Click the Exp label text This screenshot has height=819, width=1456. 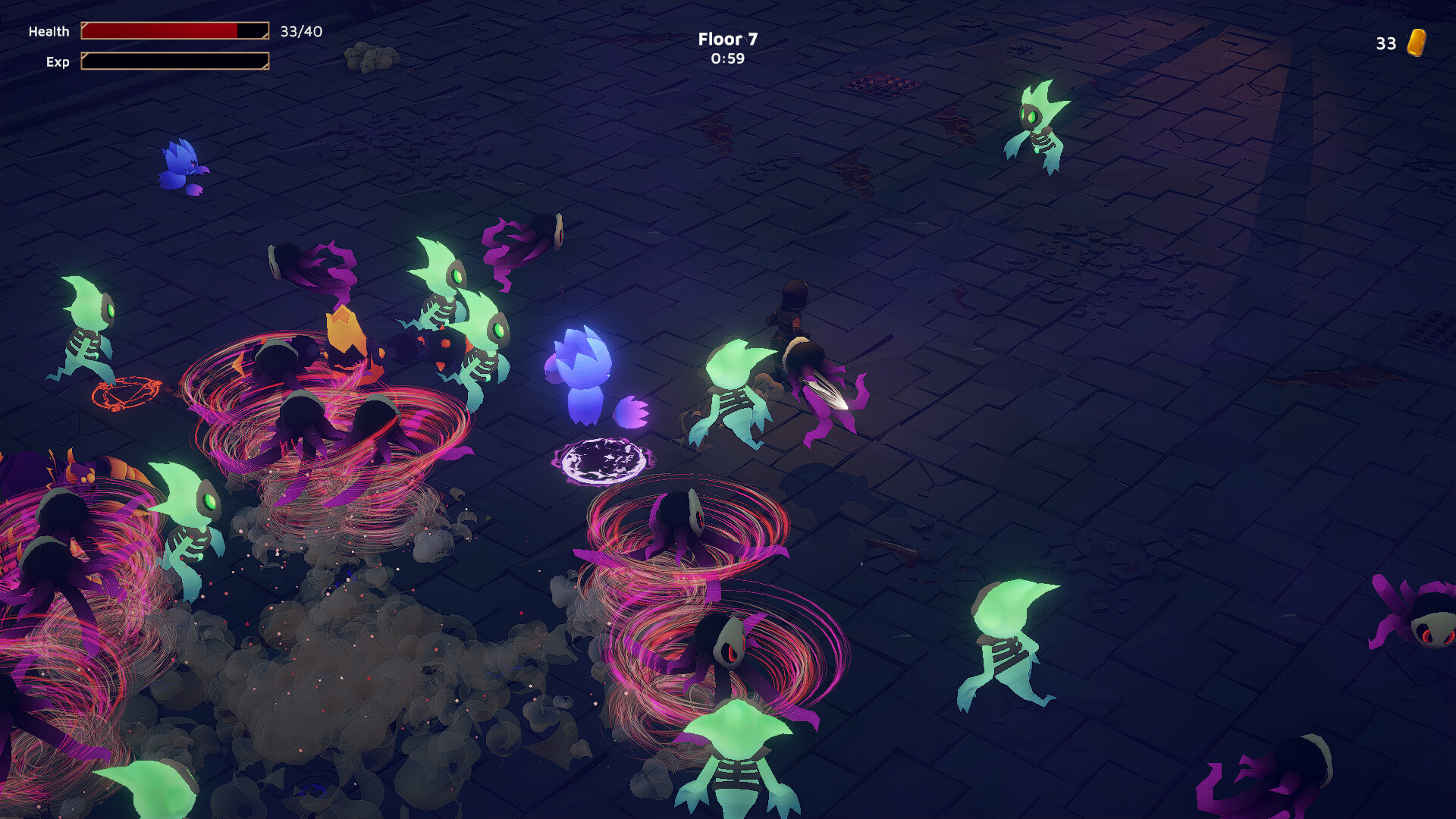[x=58, y=62]
